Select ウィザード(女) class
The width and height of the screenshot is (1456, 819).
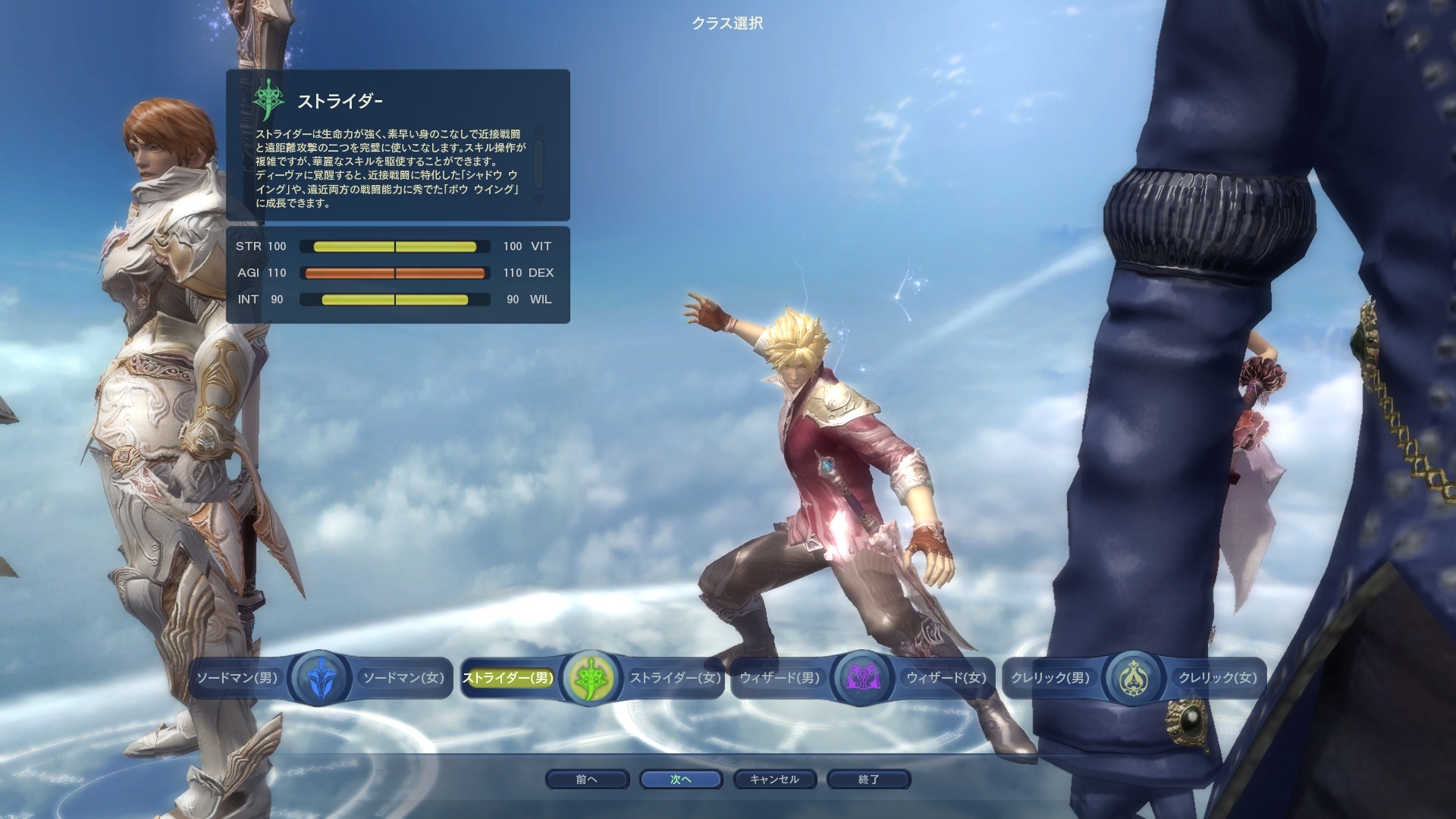tap(946, 678)
